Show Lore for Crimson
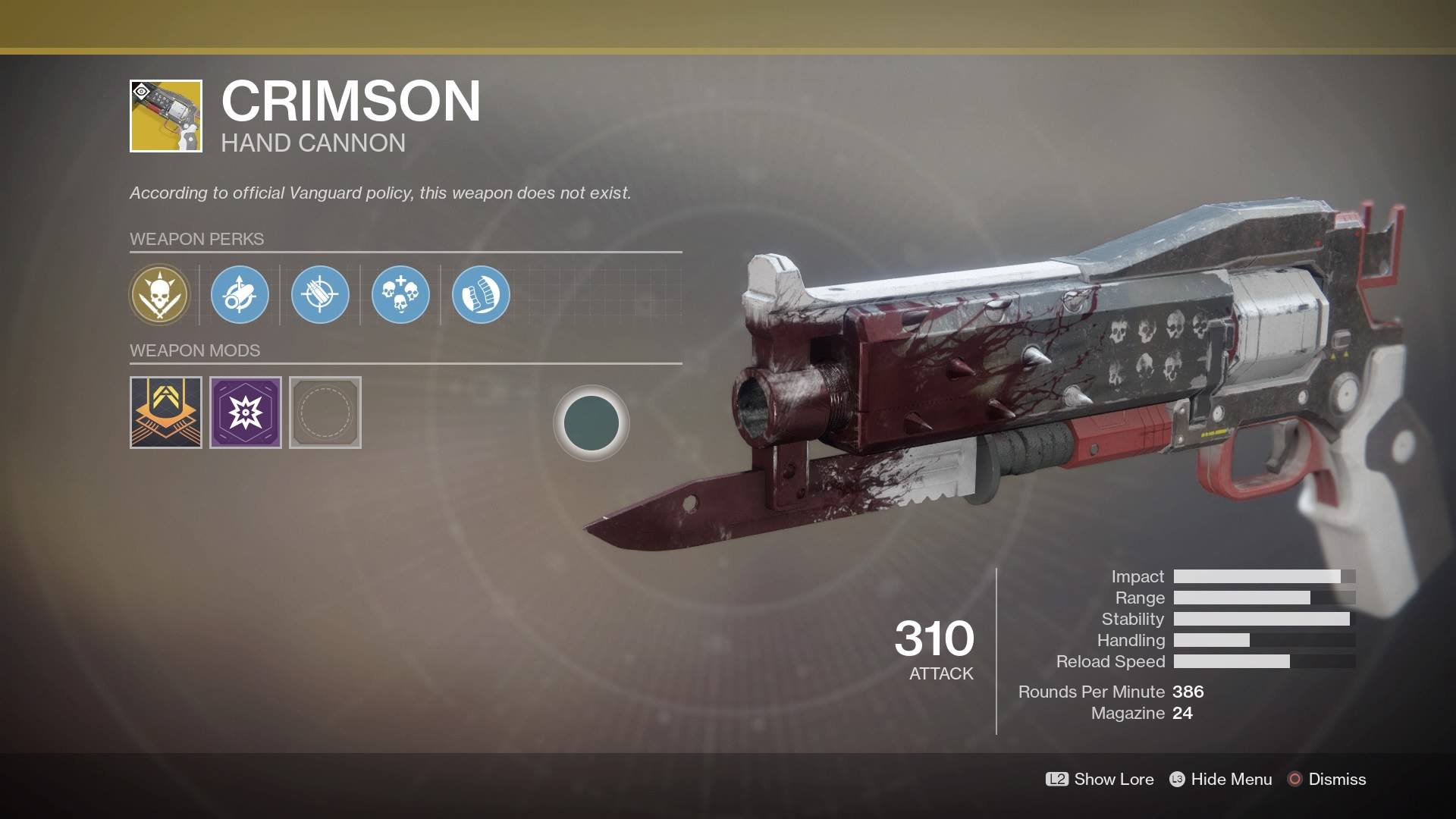The image size is (1456, 819). click(x=1100, y=779)
